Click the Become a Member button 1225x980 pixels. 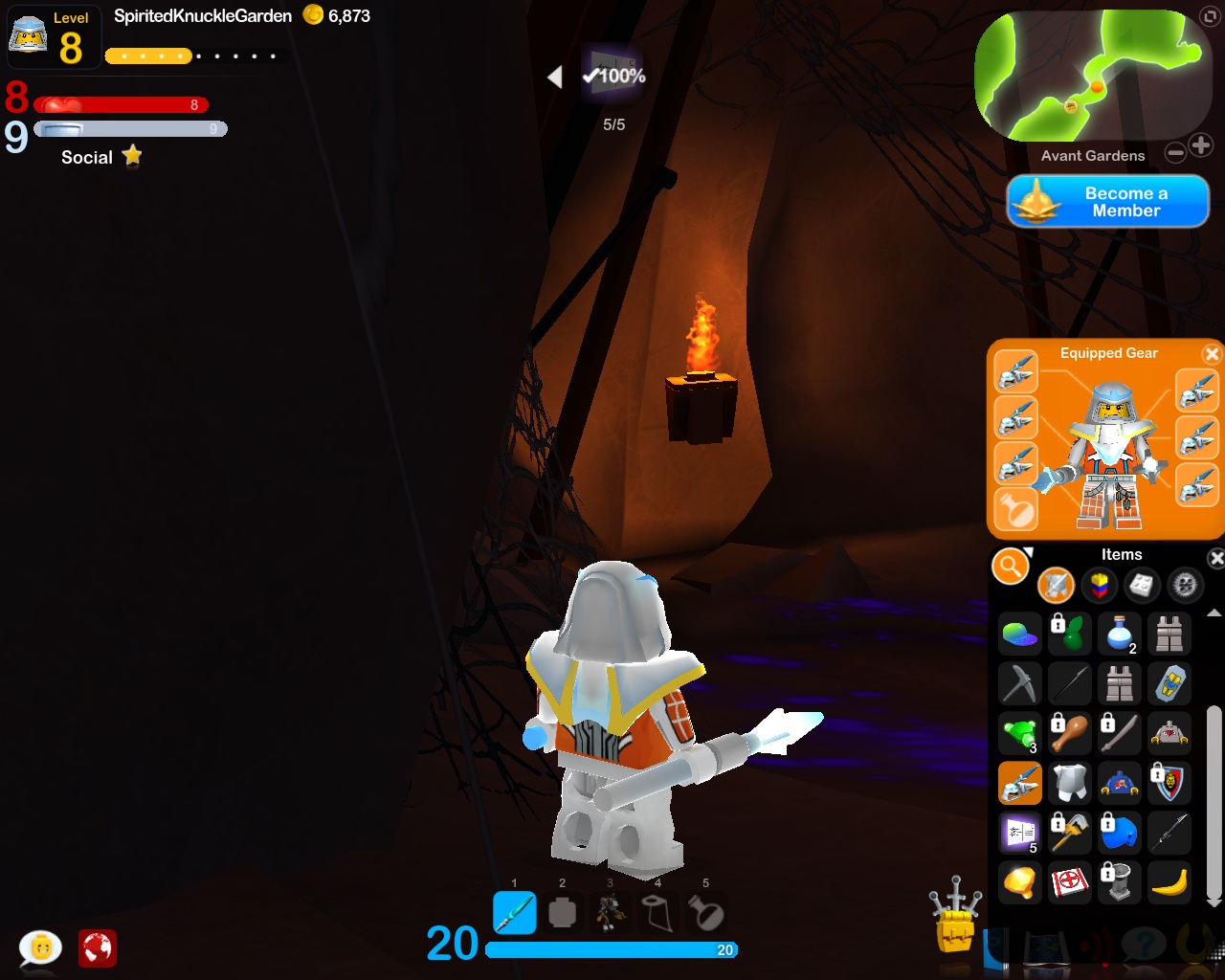1108,202
